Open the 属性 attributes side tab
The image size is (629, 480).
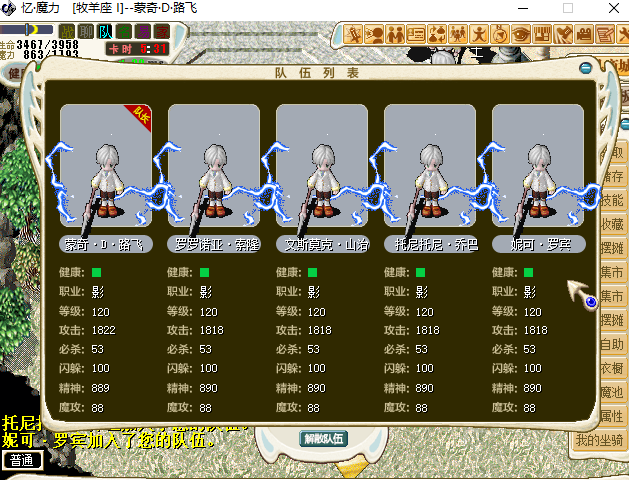click(x=612, y=416)
